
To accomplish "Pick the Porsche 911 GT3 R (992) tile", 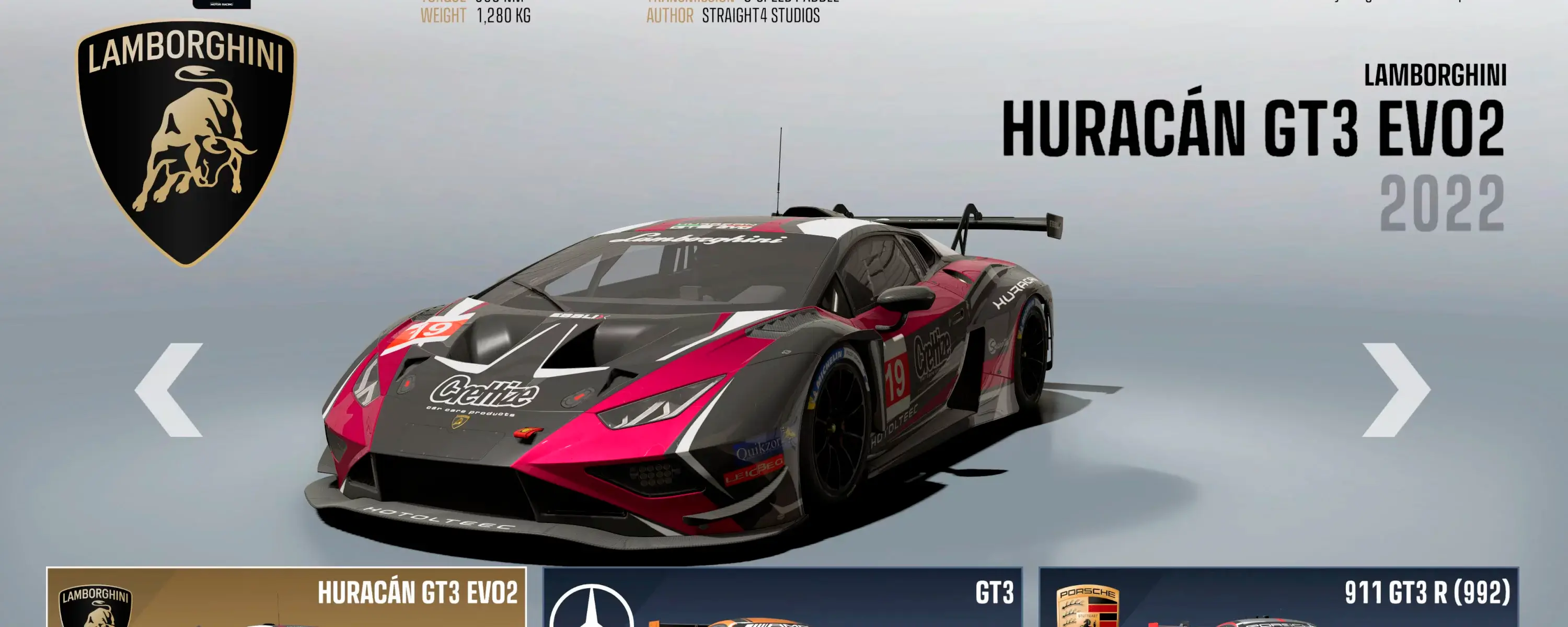I will click(1278, 598).
